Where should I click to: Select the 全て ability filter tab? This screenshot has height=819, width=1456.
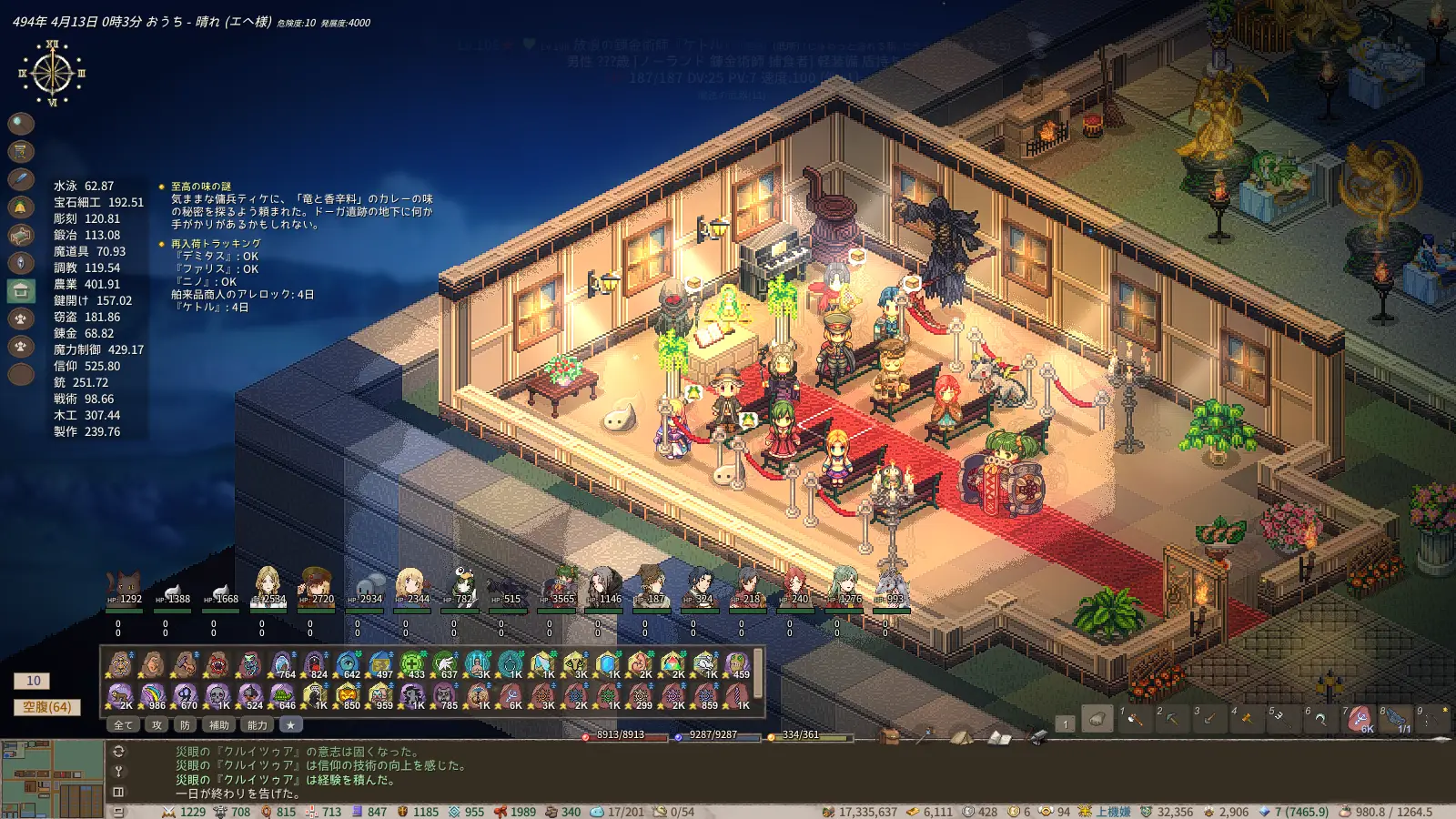tap(123, 725)
